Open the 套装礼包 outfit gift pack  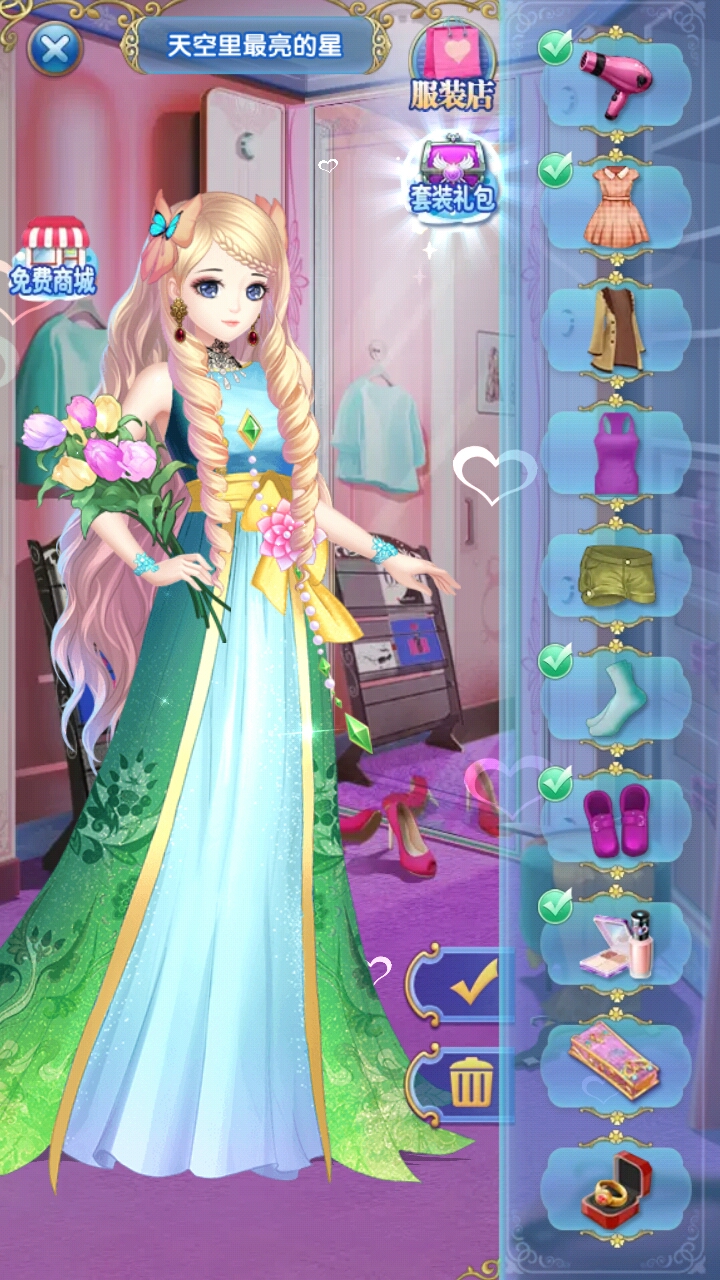click(x=452, y=175)
